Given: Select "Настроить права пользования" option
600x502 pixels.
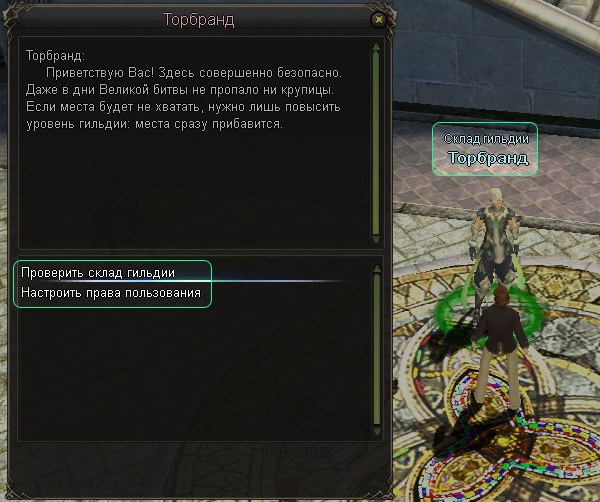Looking at the screenshot, I should point(111,294).
